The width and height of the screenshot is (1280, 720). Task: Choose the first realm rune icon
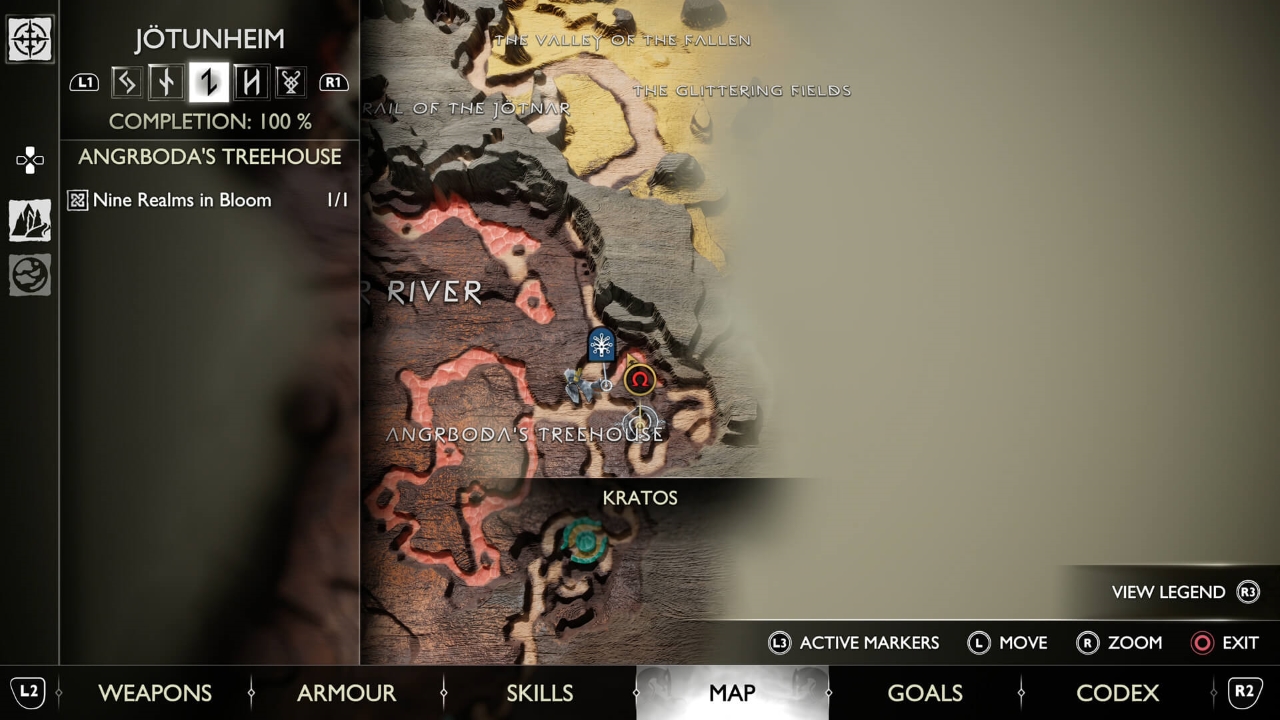tap(126, 83)
